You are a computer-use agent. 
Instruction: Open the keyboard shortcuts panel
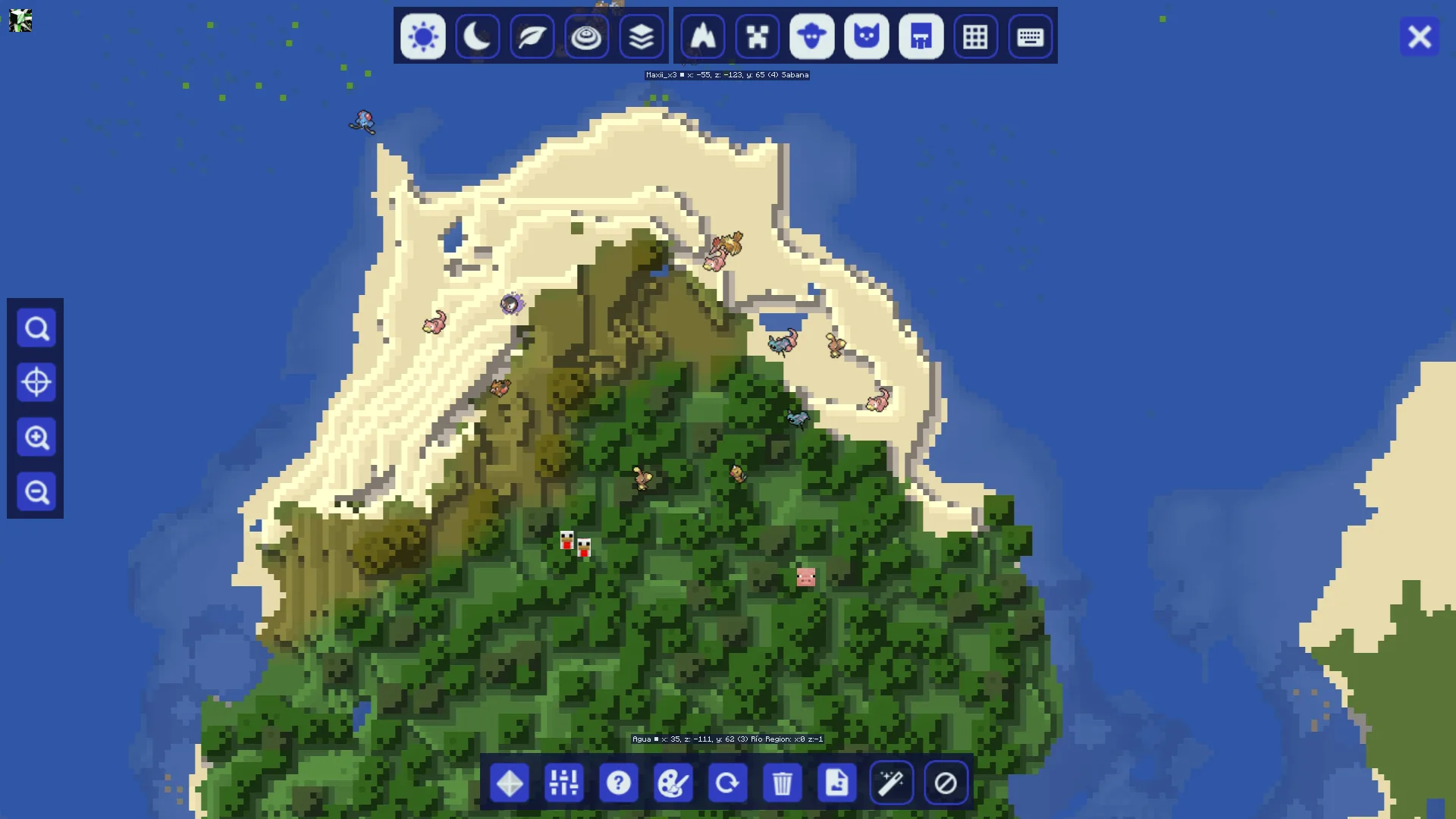1030,36
